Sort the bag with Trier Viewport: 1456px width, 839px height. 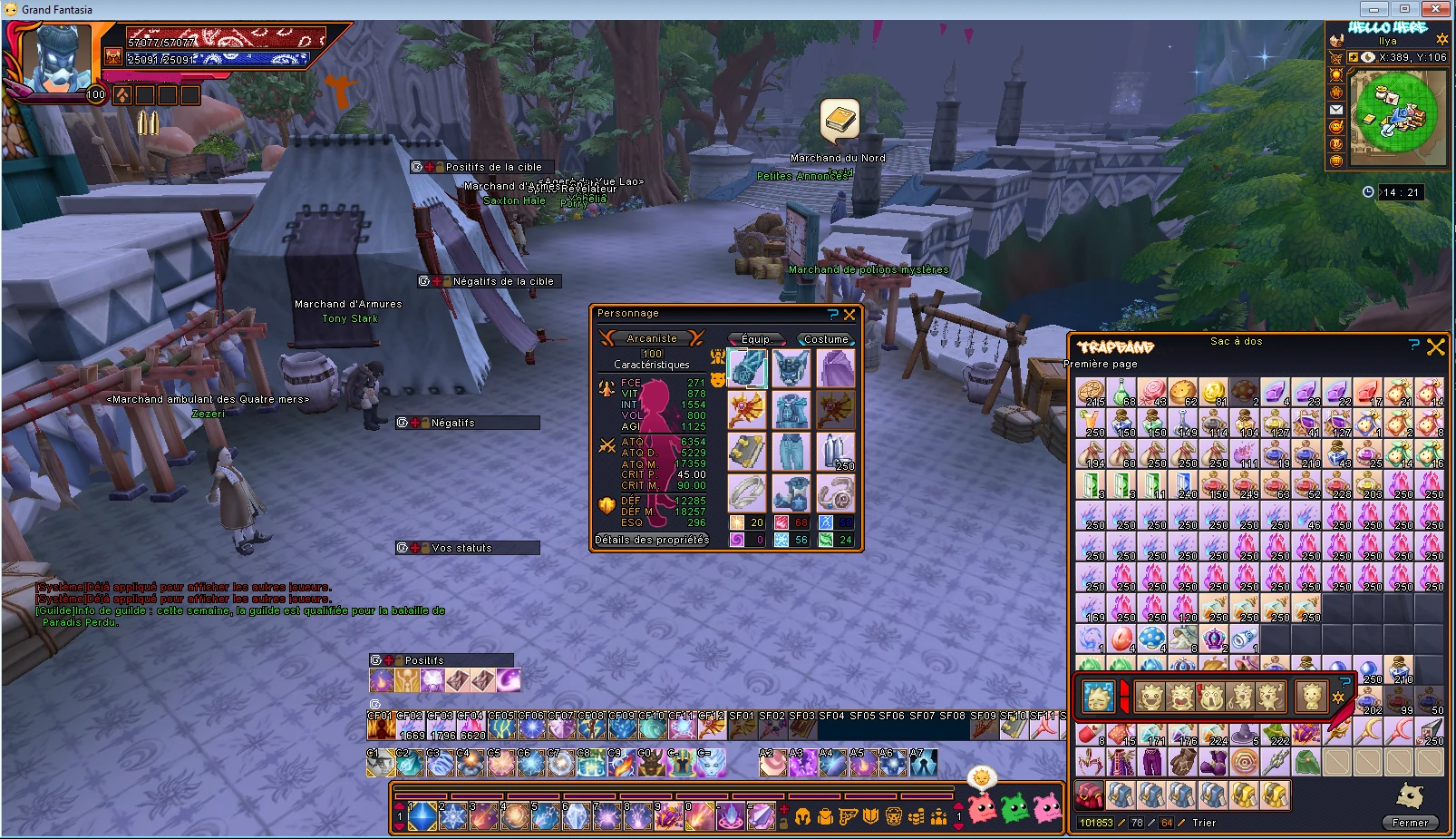1204,823
